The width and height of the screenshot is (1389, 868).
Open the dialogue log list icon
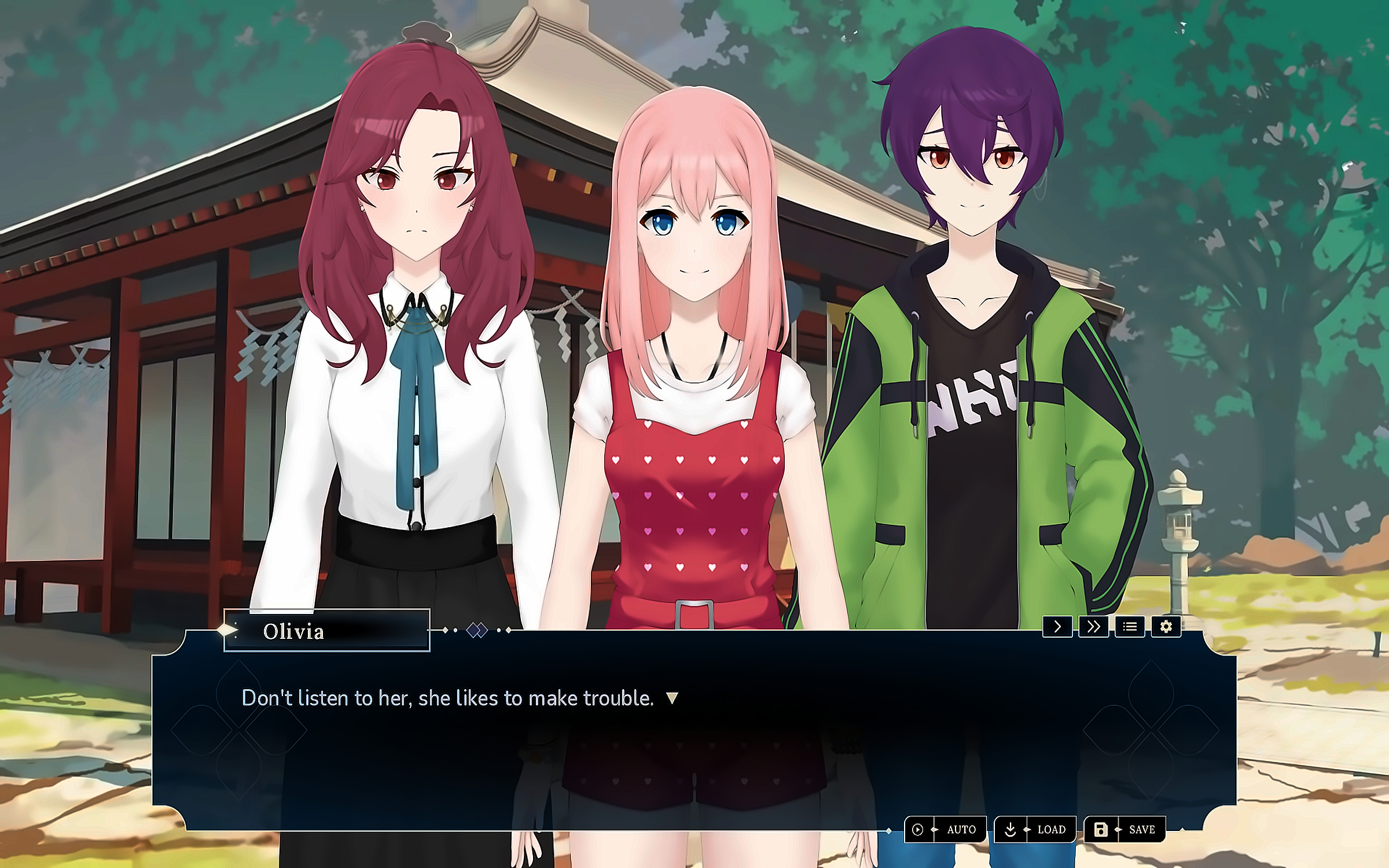[1130, 627]
